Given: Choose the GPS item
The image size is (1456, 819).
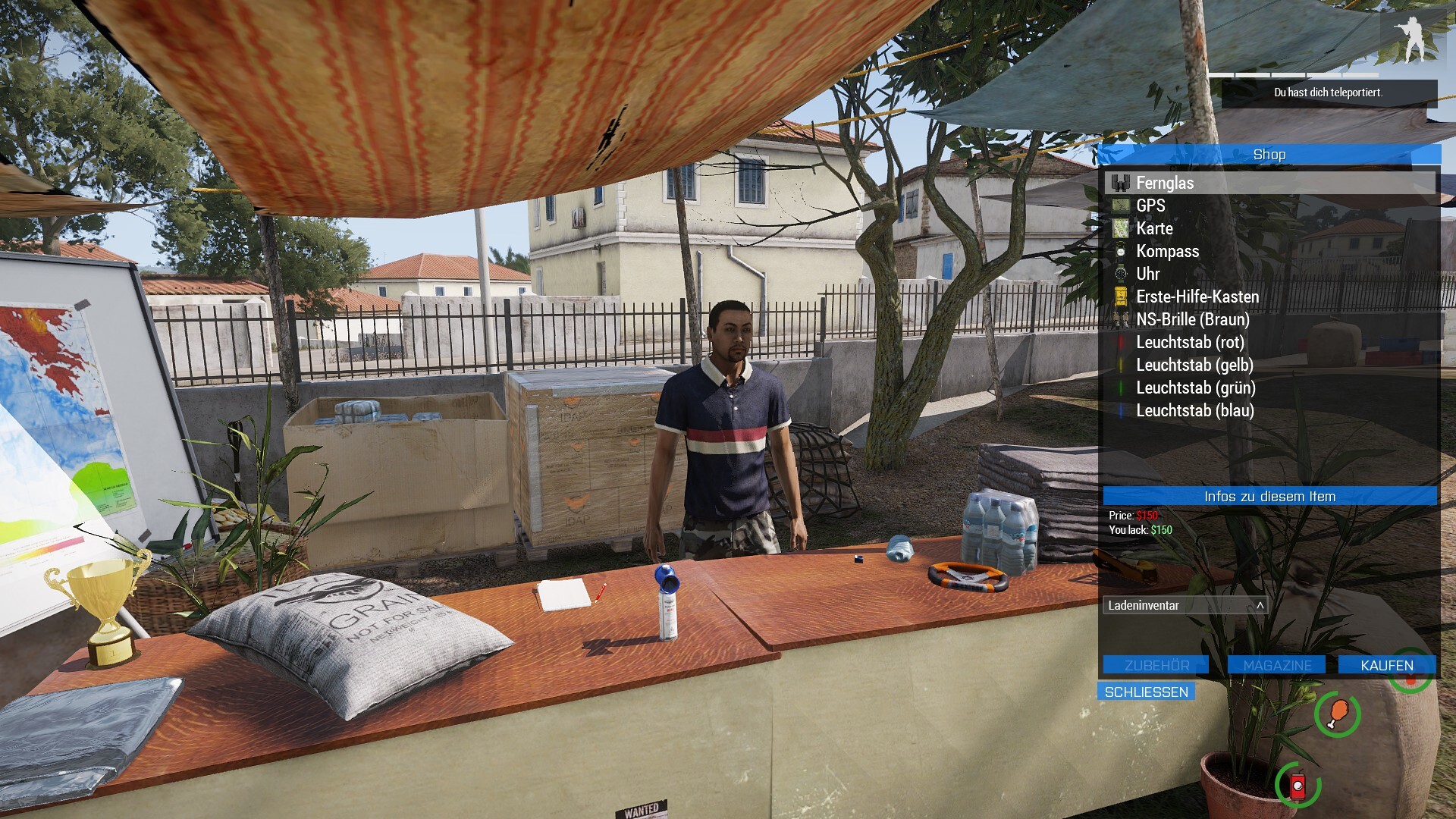Looking at the screenshot, I should [x=1150, y=206].
